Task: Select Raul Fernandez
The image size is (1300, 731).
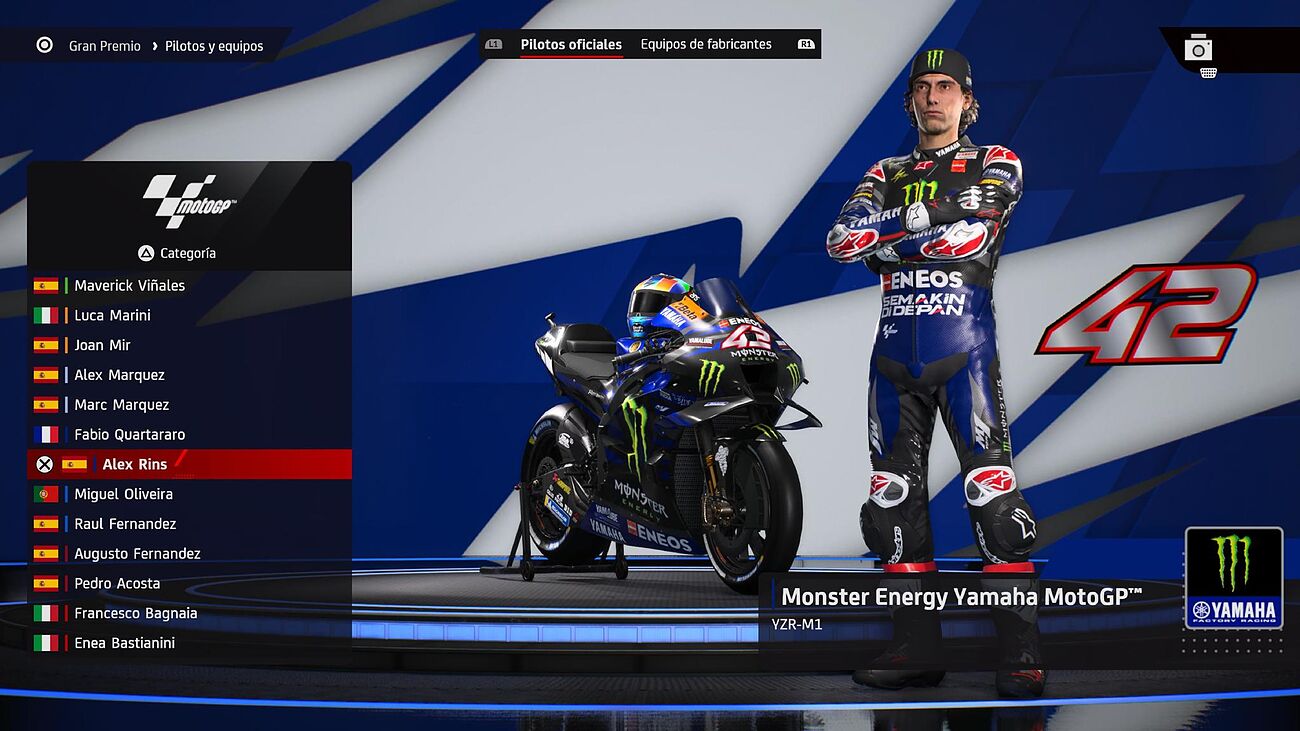Action: click(125, 524)
